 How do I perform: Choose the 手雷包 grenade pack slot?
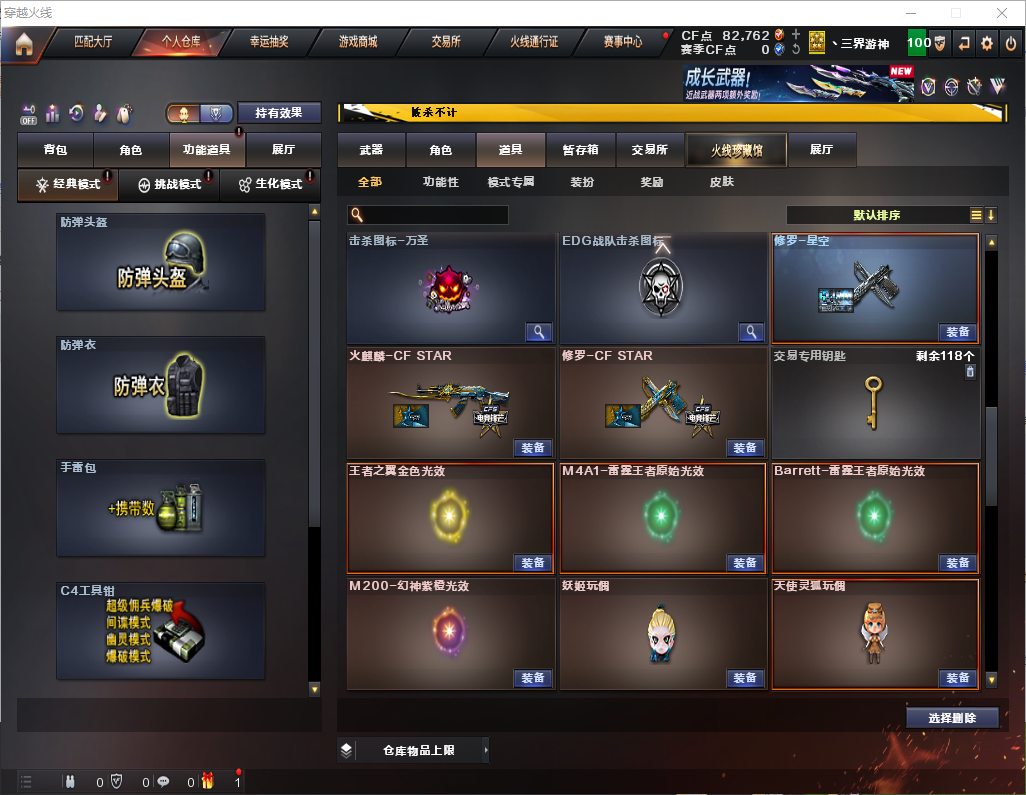(x=161, y=508)
